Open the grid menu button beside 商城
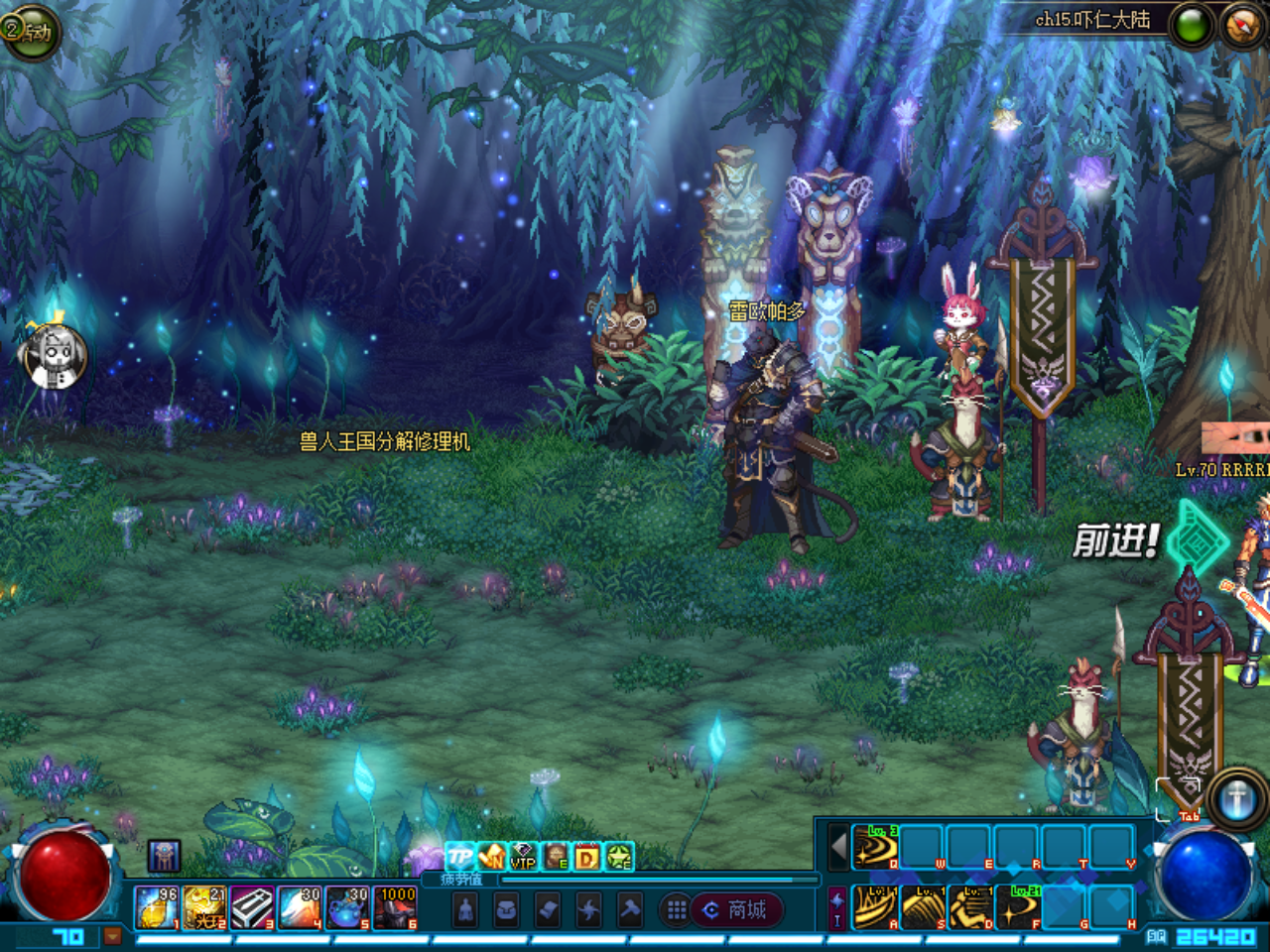 coord(677,909)
